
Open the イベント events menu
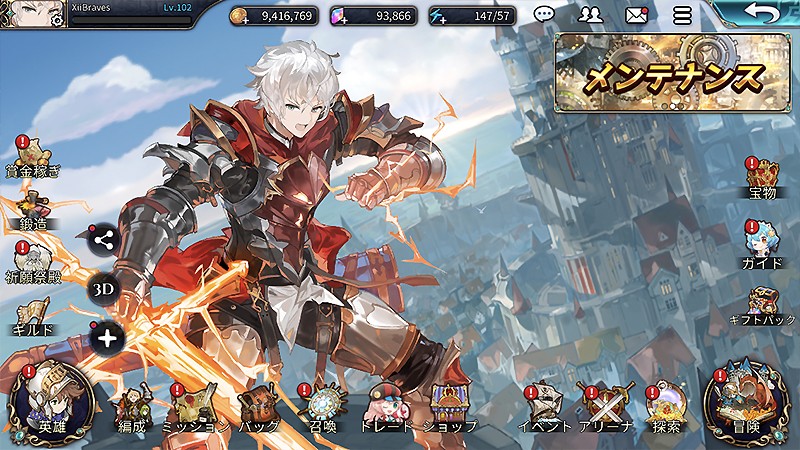coord(543,408)
